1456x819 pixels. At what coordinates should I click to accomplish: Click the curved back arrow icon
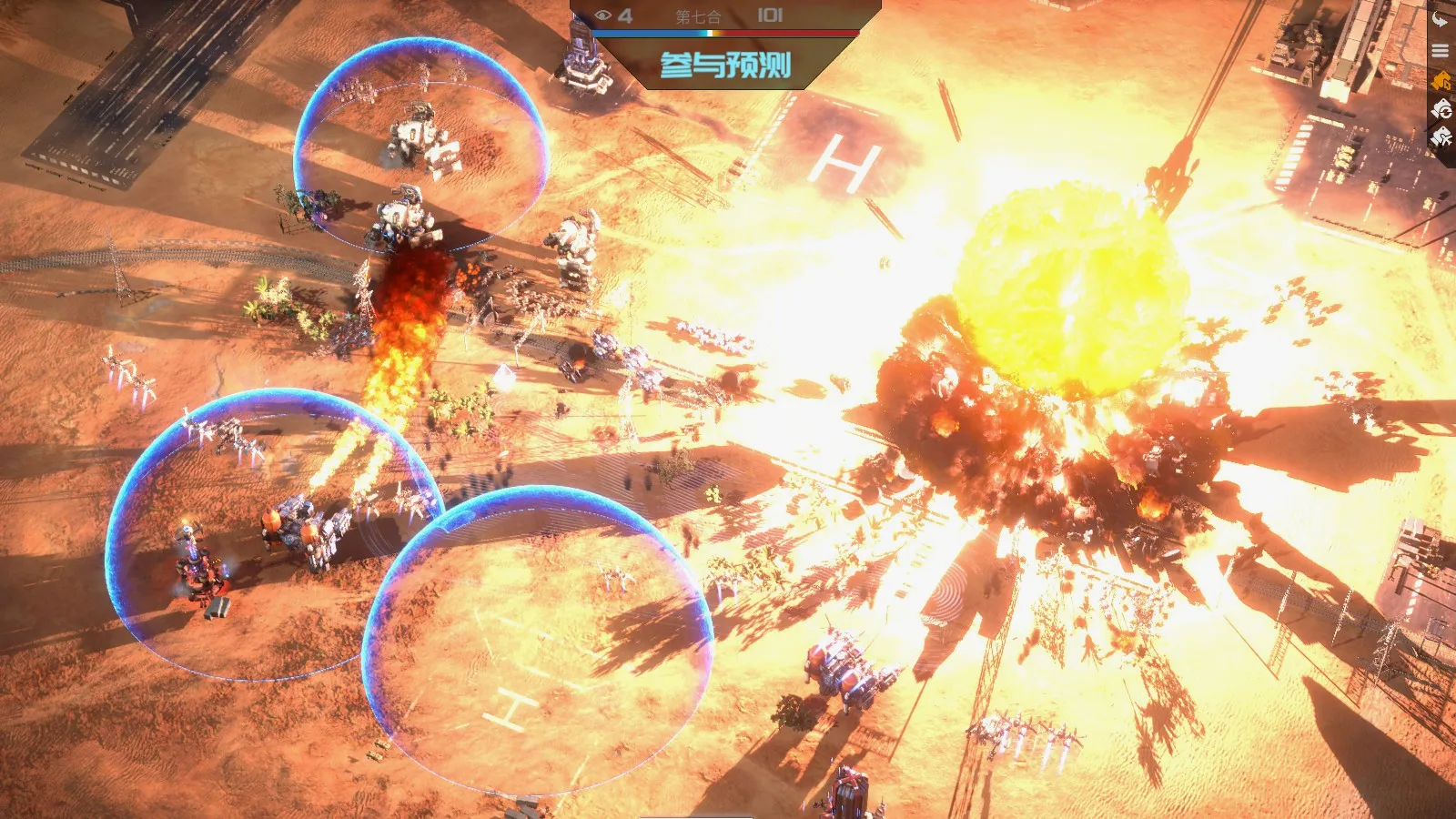(x=1441, y=19)
